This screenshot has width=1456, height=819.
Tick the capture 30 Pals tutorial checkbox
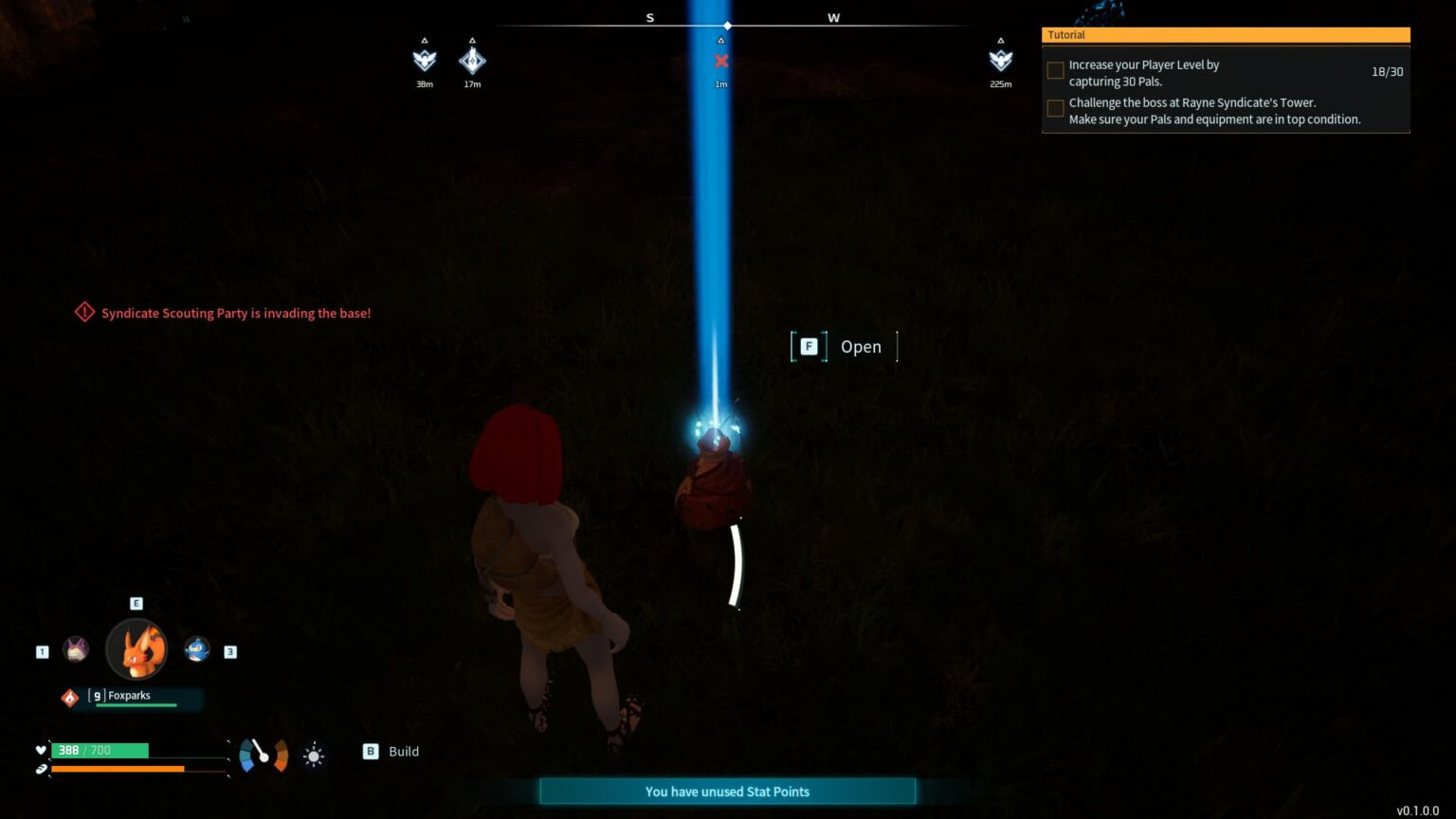click(x=1055, y=71)
